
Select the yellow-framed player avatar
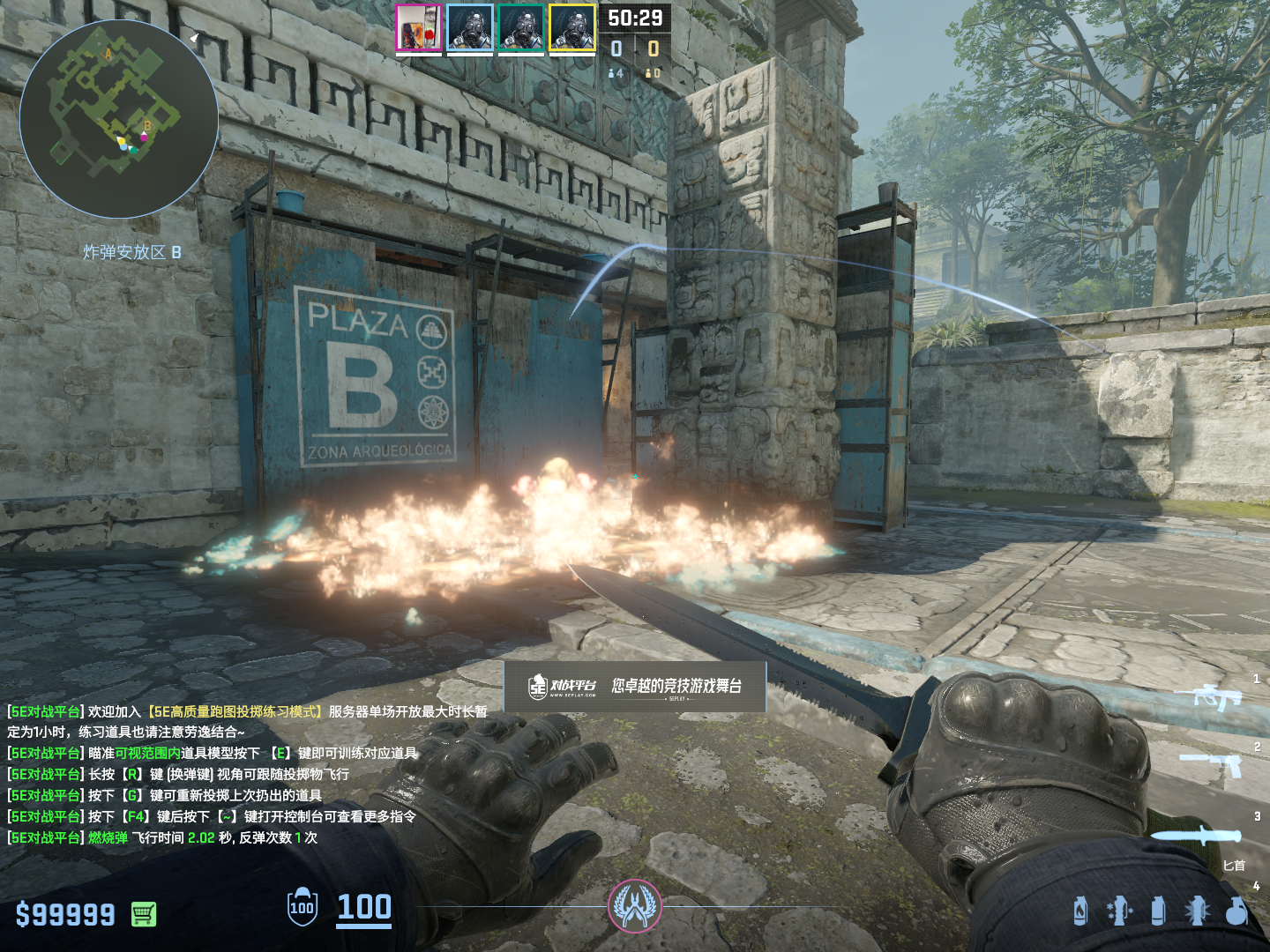(x=571, y=28)
